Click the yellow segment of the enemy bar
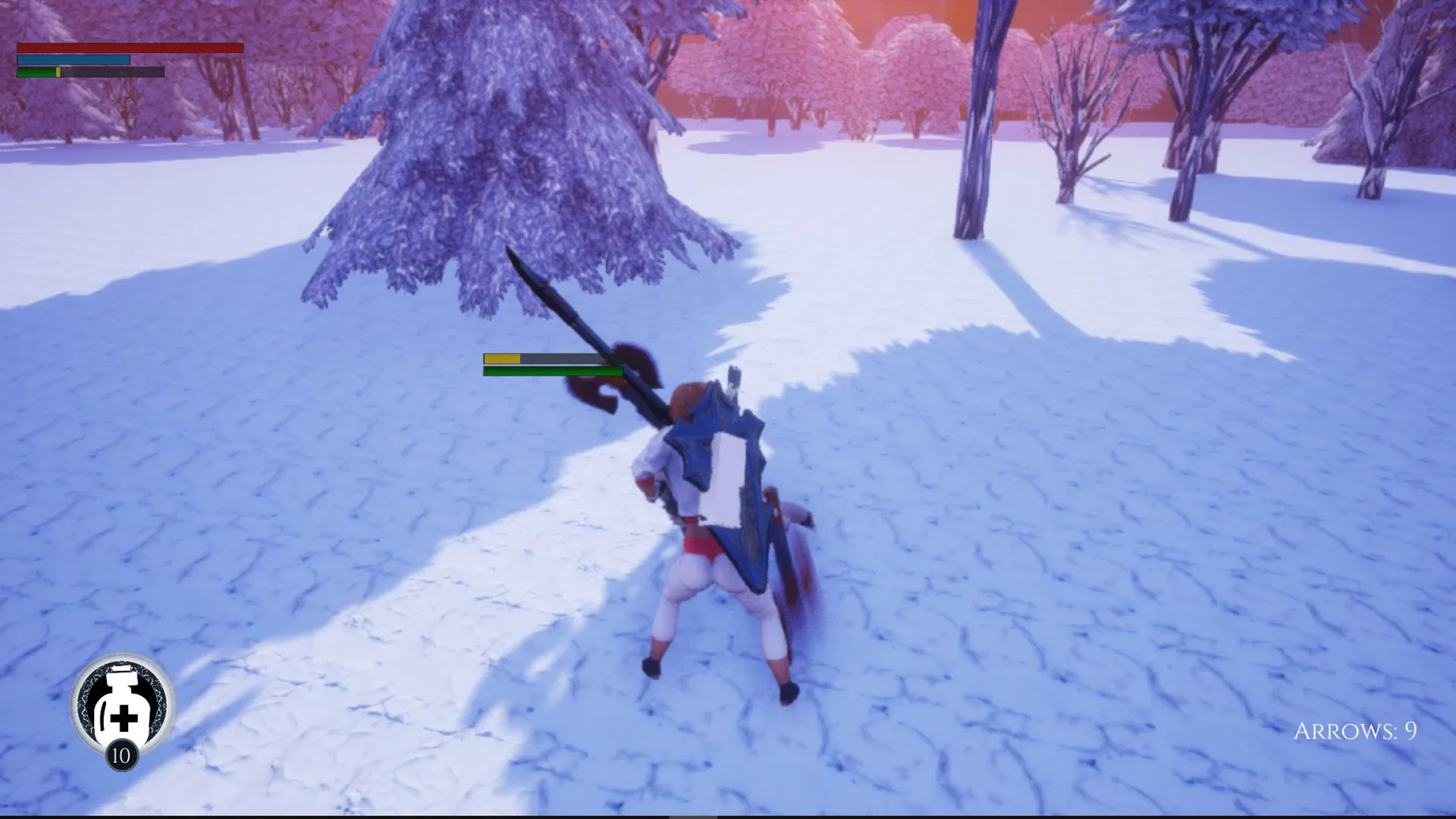1456x819 pixels. tap(502, 357)
